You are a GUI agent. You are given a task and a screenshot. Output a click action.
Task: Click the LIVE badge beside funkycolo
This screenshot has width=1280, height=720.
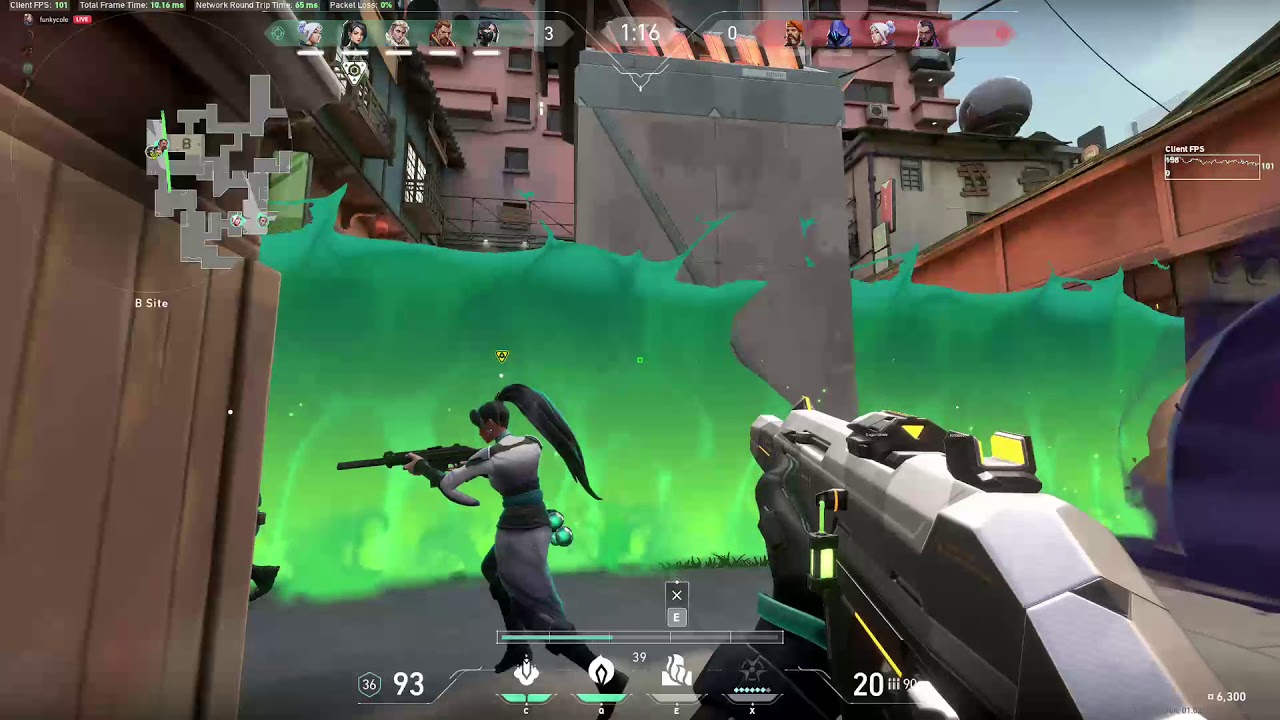pyautogui.click(x=80, y=19)
